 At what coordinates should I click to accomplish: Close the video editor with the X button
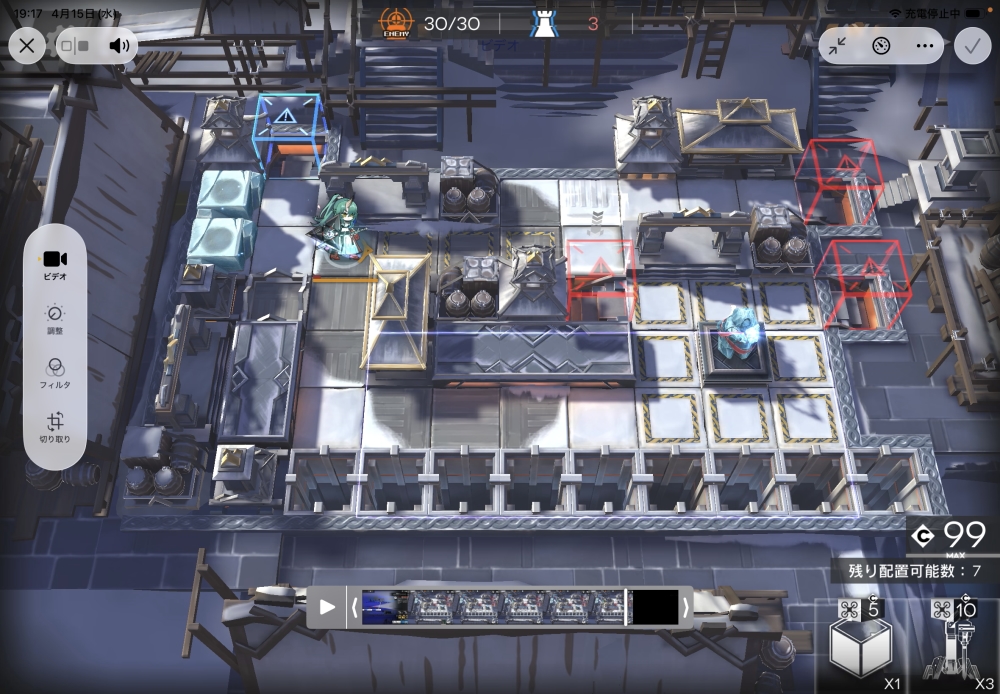pos(27,45)
